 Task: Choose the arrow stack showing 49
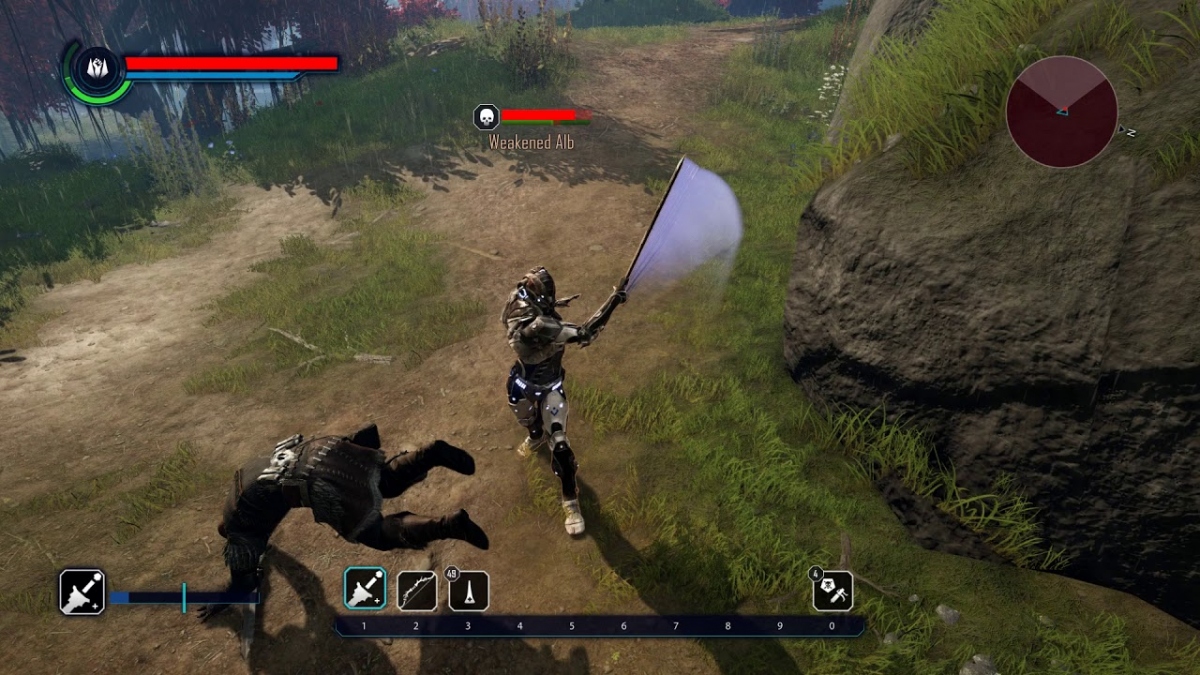[x=468, y=591]
